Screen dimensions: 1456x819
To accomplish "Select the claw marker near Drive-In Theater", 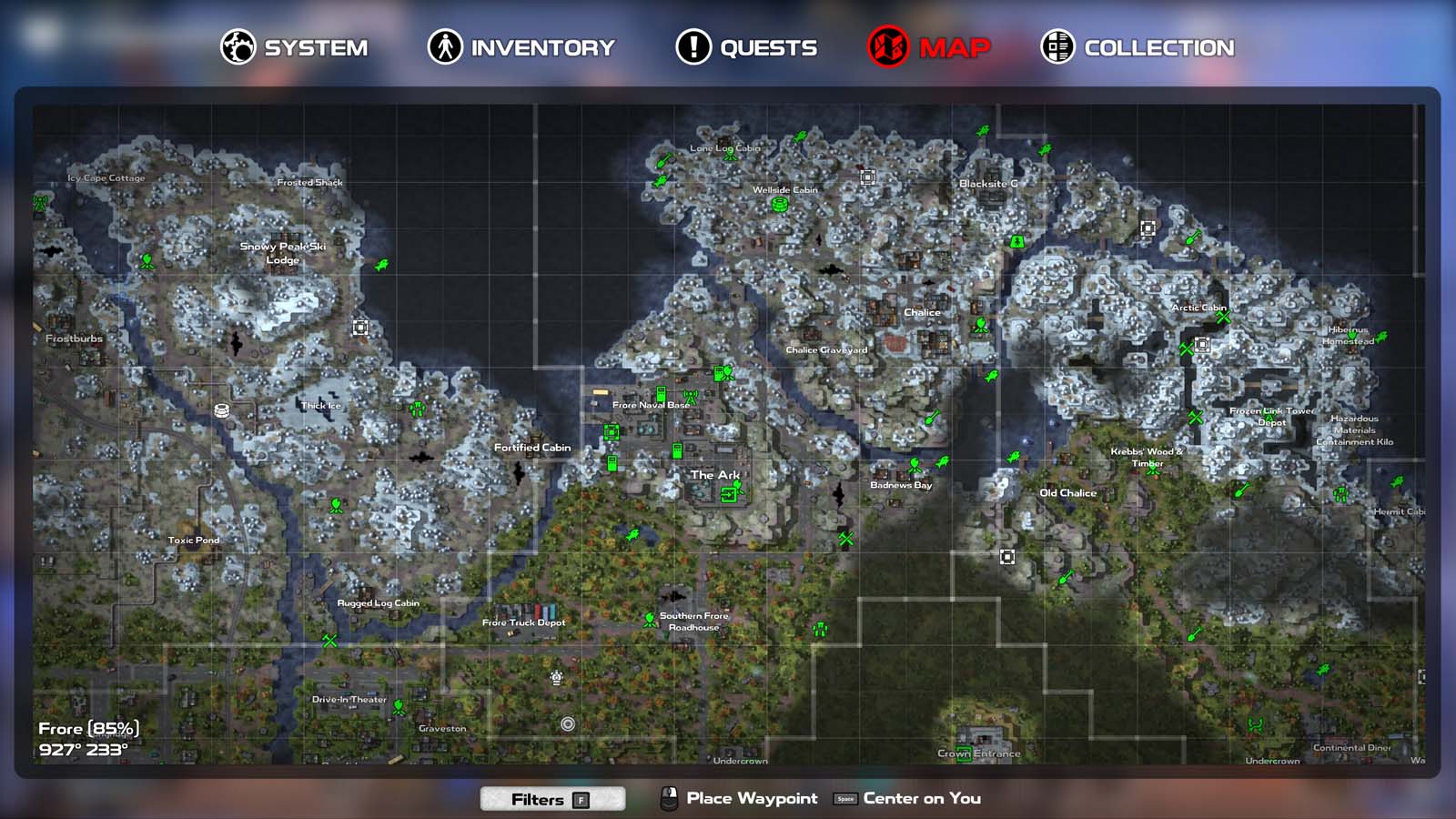I will (x=399, y=703).
